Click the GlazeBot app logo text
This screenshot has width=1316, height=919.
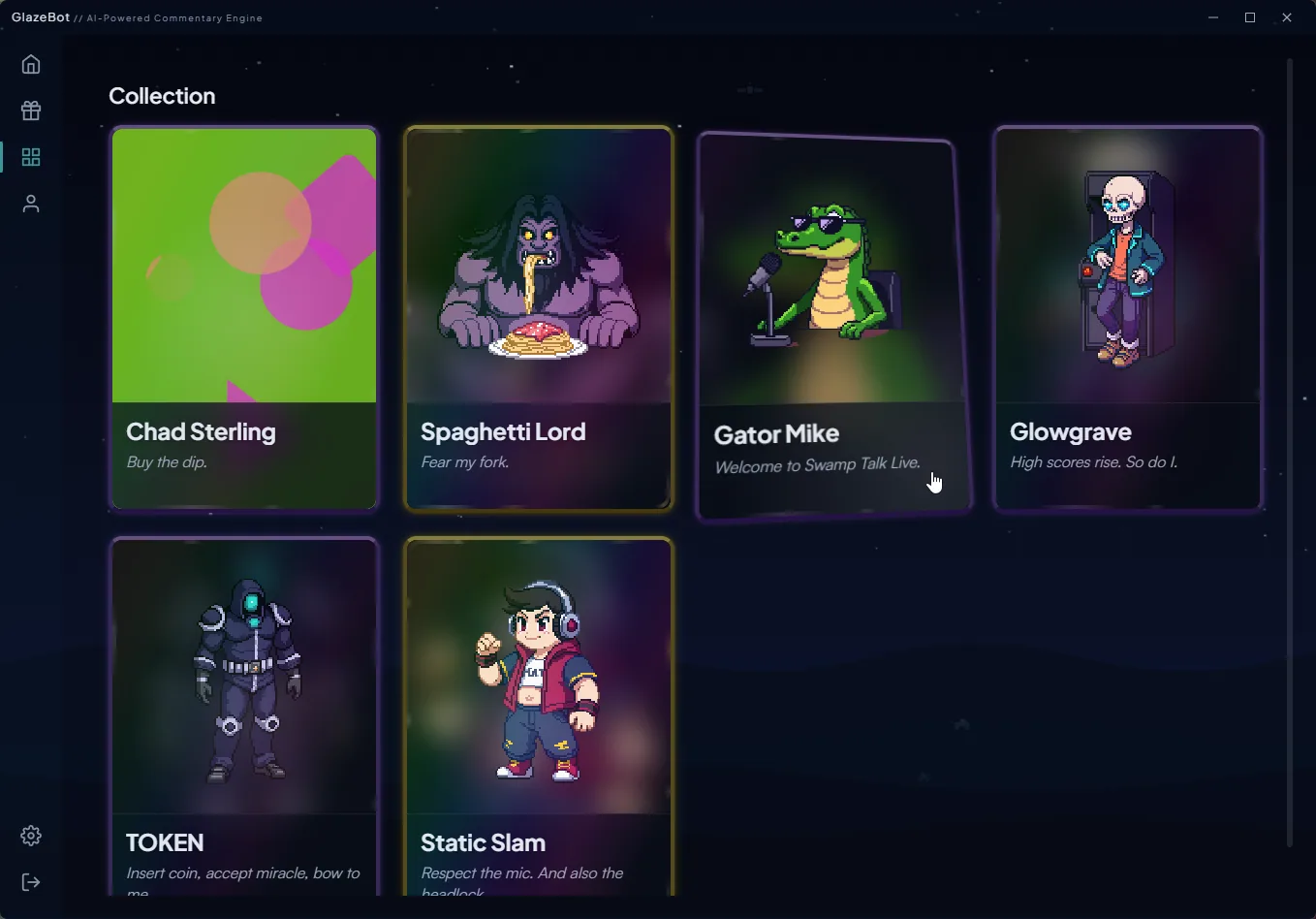tap(39, 16)
